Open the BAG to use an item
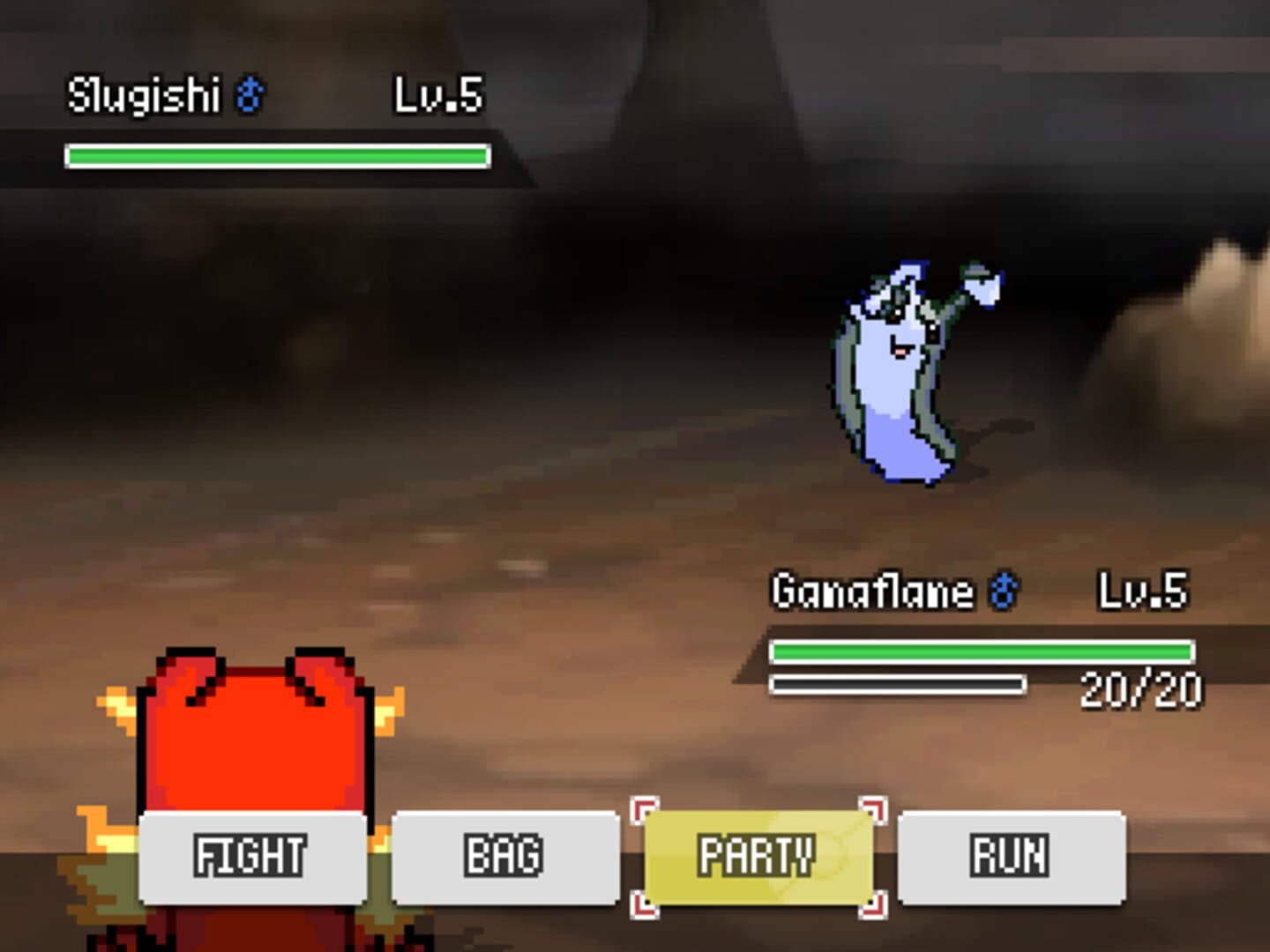The height and width of the screenshot is (952, 1270). tap(505, 853)
